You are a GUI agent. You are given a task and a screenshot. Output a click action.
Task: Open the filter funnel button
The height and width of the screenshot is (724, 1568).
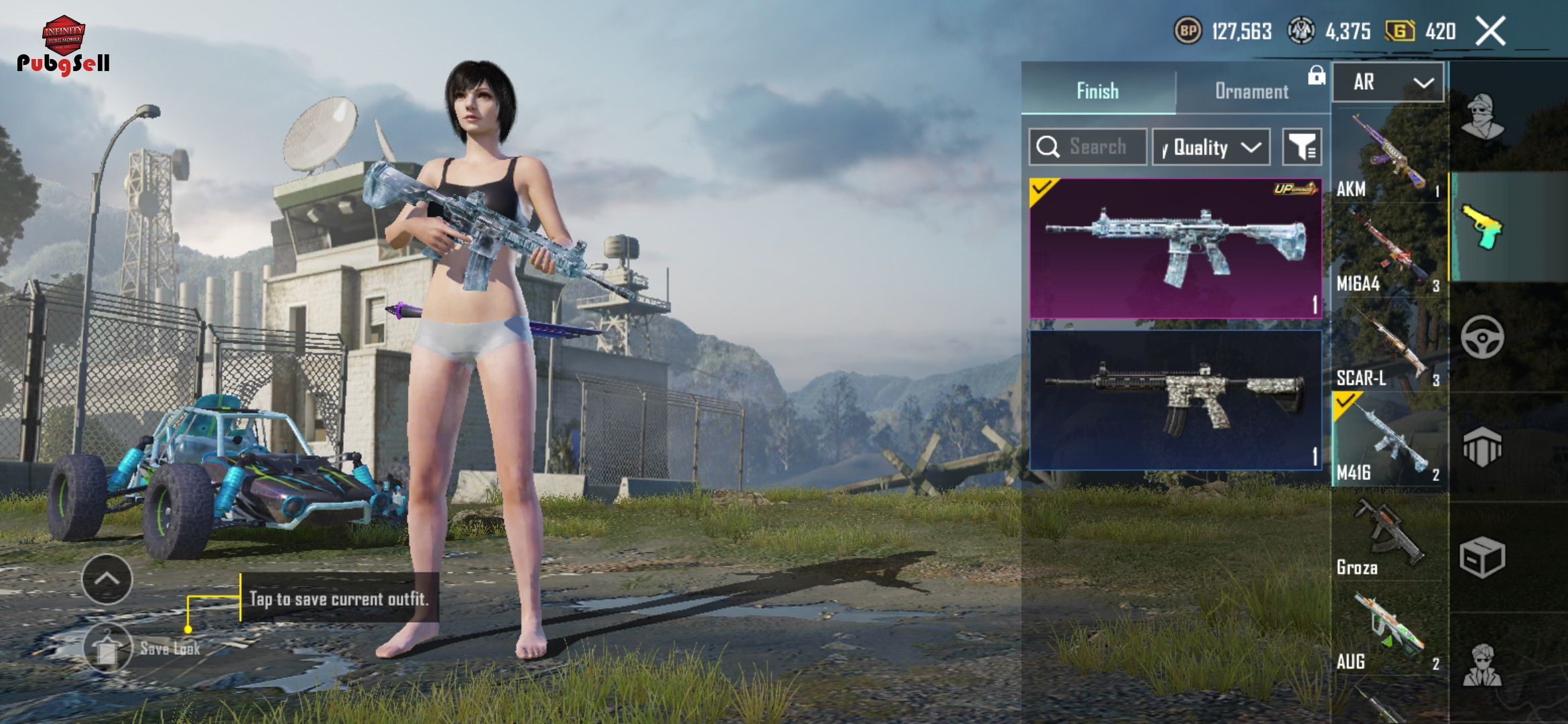pyautogui.click(x=1301, y=147)
